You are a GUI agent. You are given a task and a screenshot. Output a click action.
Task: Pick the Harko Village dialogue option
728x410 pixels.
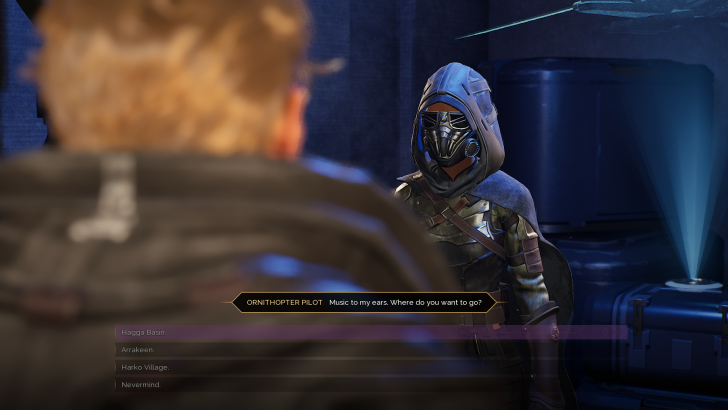coord(146,367)
